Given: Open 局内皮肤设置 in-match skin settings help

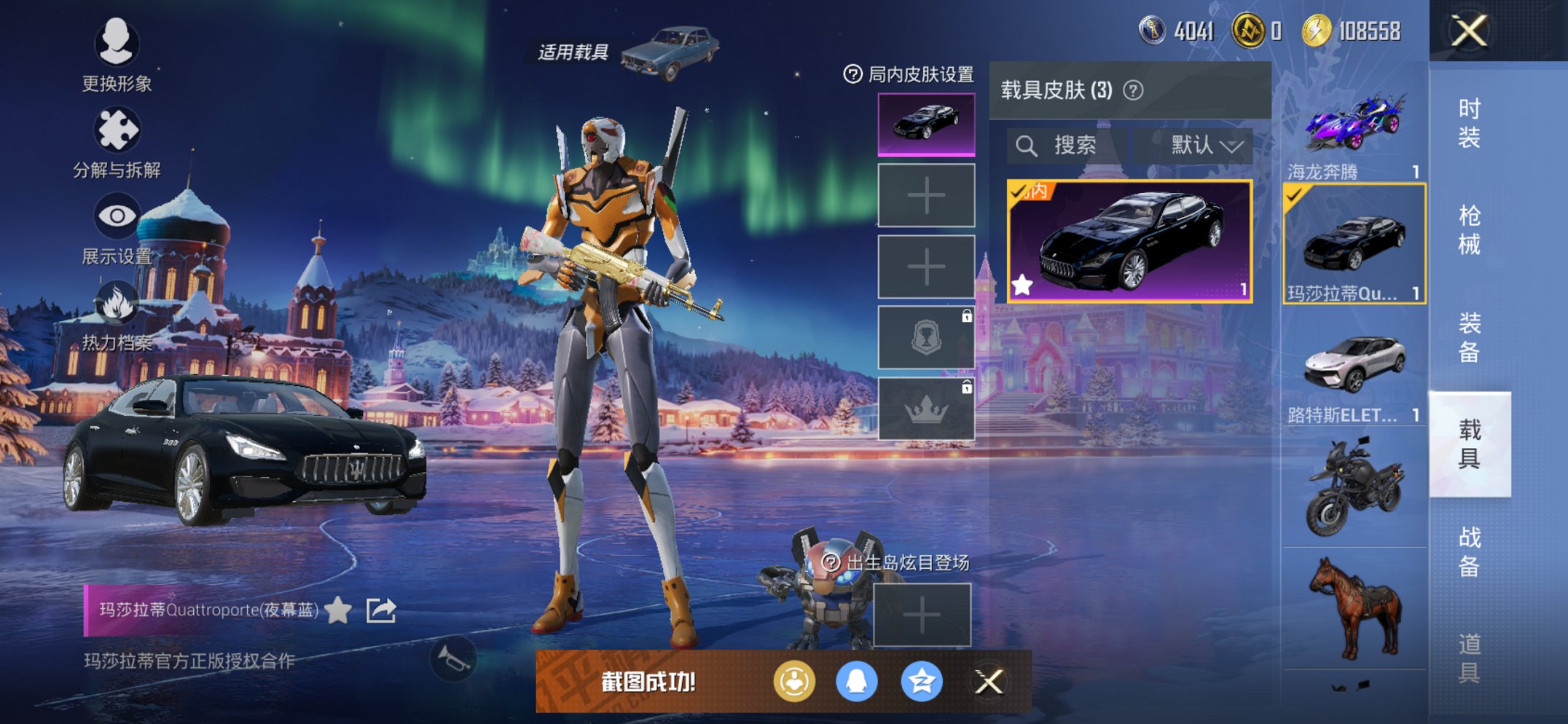Looking at the screenshot, I should (x=852, y=74).
